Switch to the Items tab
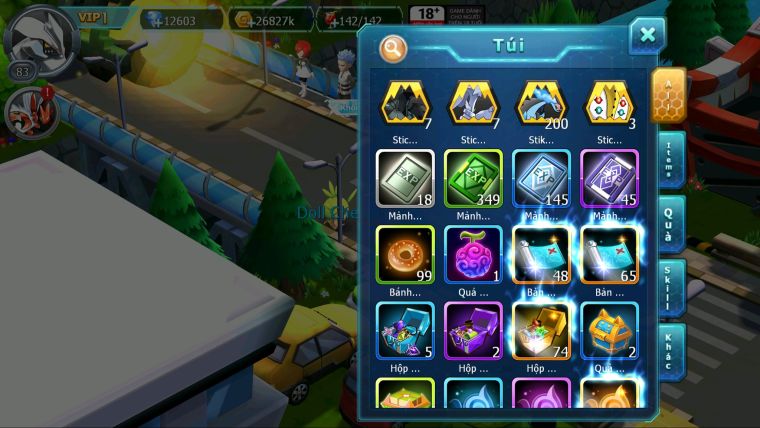The width and height of the screenshot is (760, 428). pyautogui.click(x=669, y=158)
